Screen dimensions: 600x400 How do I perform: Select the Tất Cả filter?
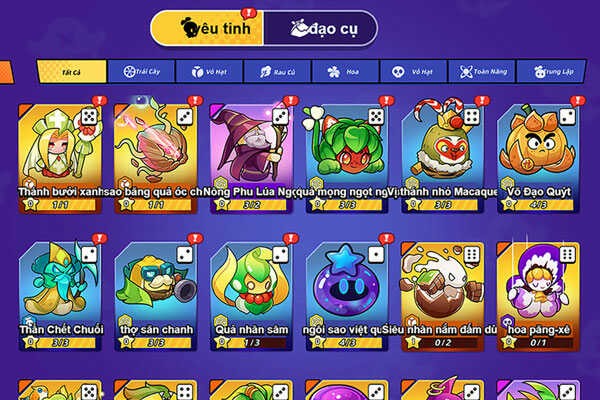[x=70, y=72]
